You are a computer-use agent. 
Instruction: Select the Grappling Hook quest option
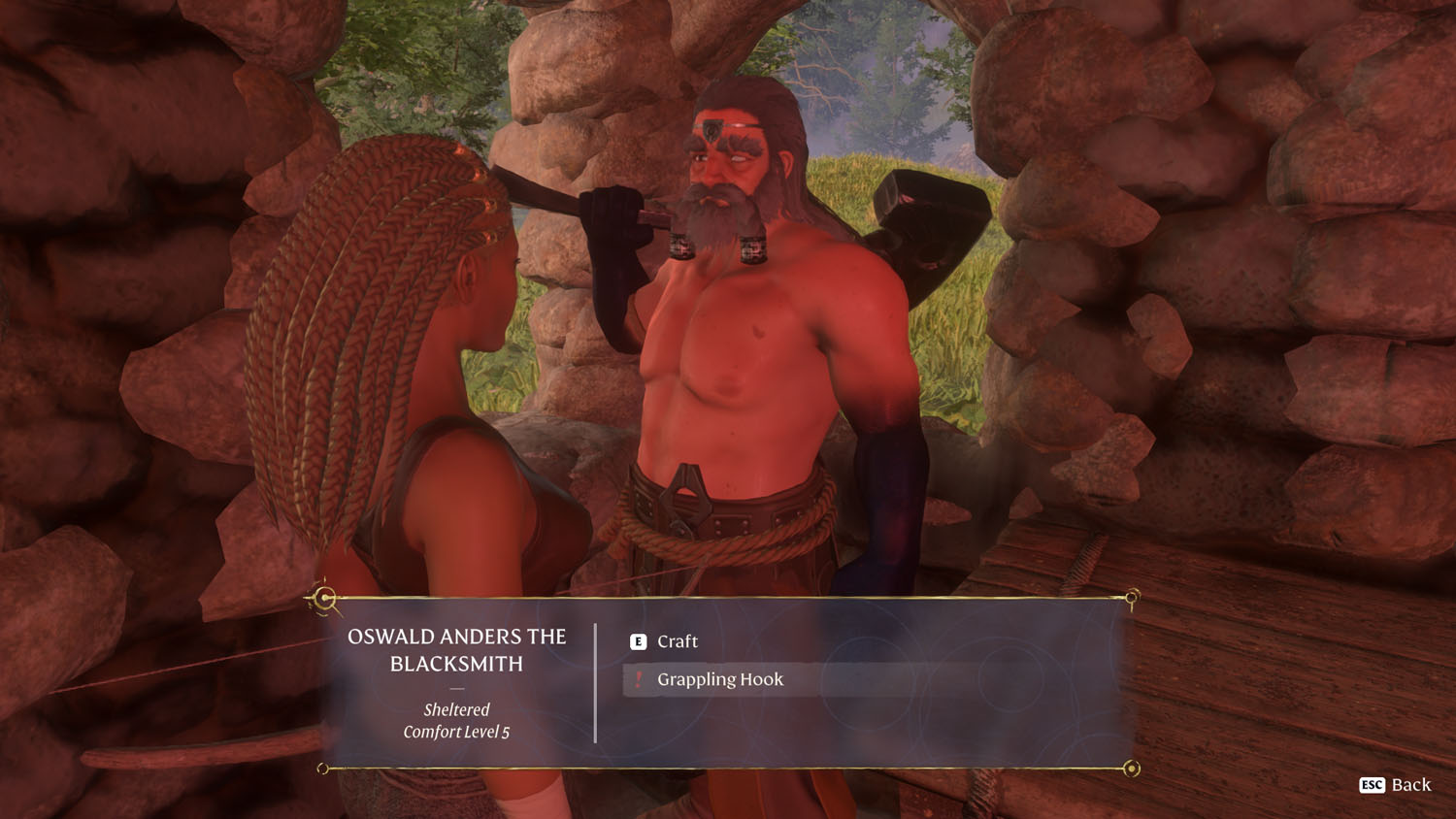tap(719, 679)
